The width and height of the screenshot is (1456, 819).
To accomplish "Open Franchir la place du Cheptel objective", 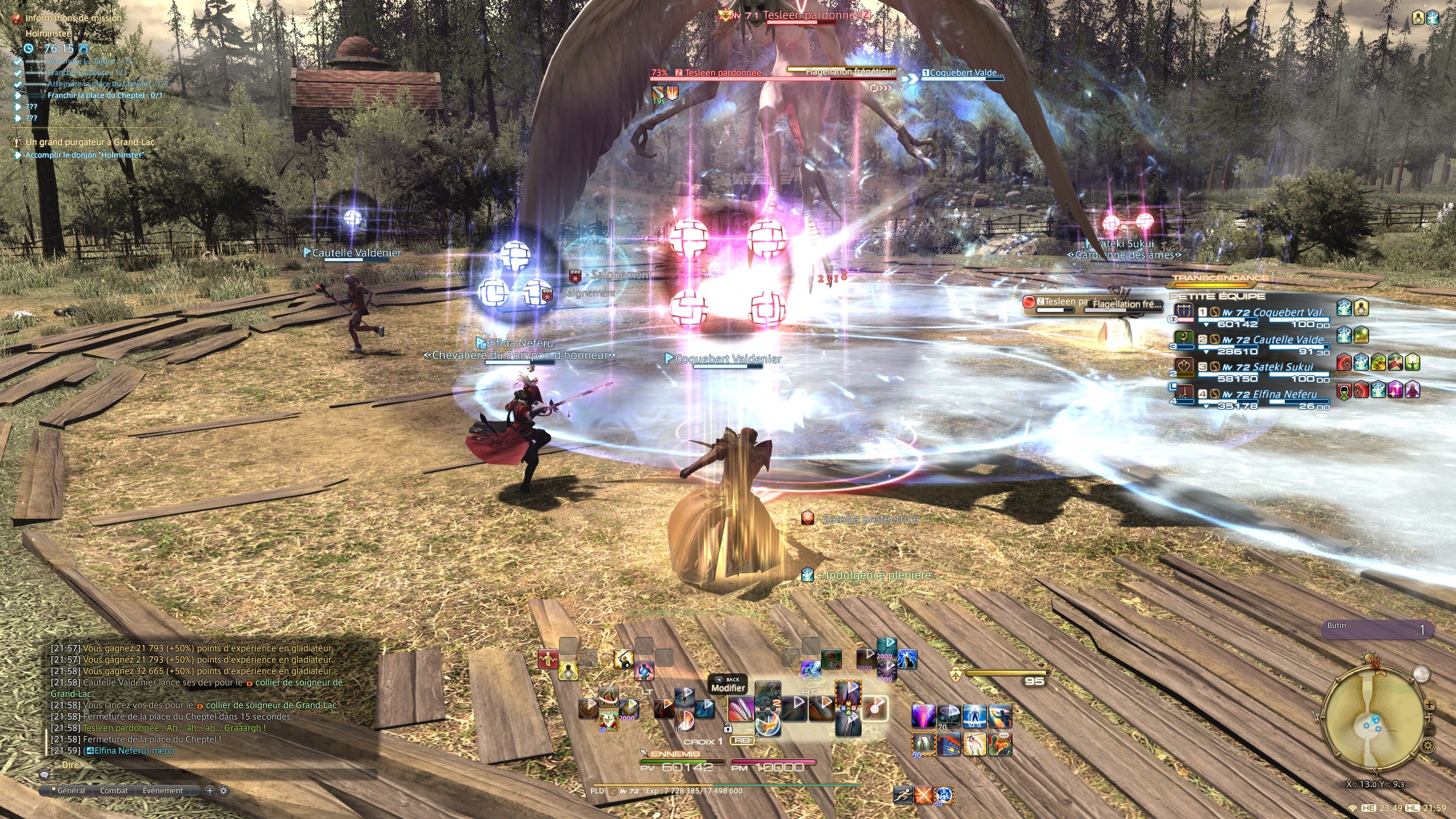I will [105, 96].
